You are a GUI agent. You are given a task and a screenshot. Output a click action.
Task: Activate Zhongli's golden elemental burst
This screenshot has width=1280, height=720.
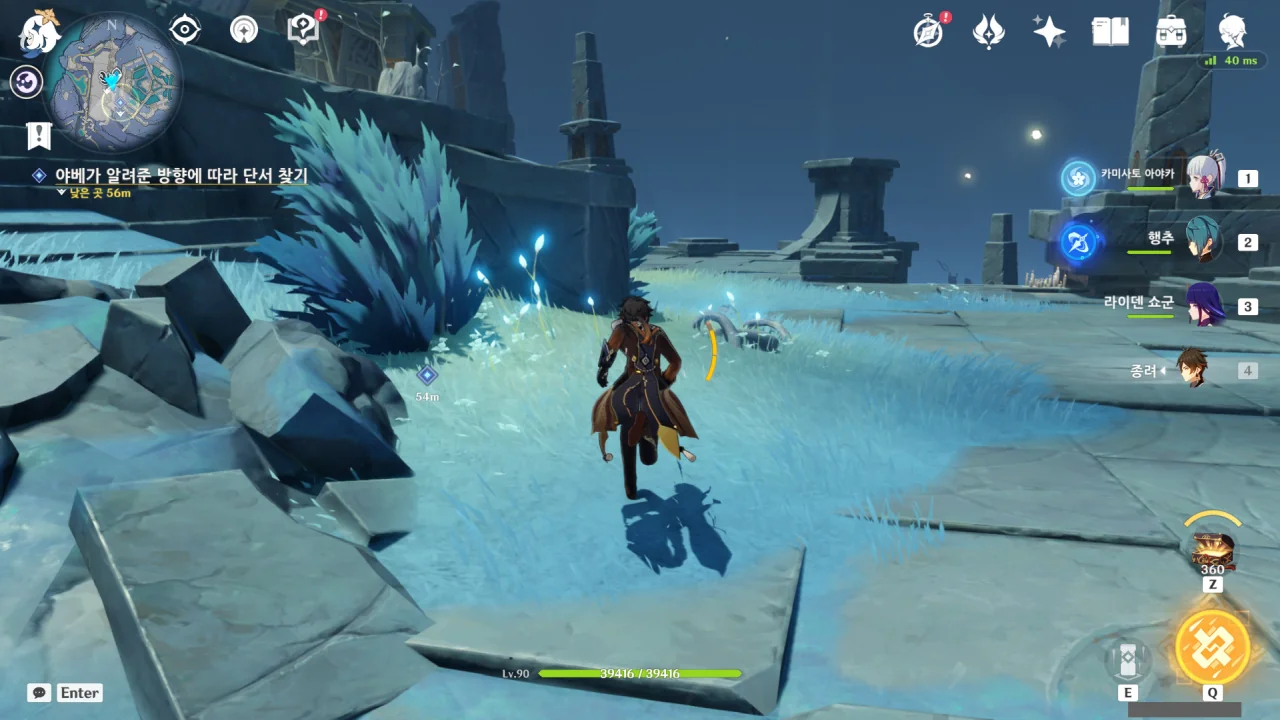coord(1212,646)
